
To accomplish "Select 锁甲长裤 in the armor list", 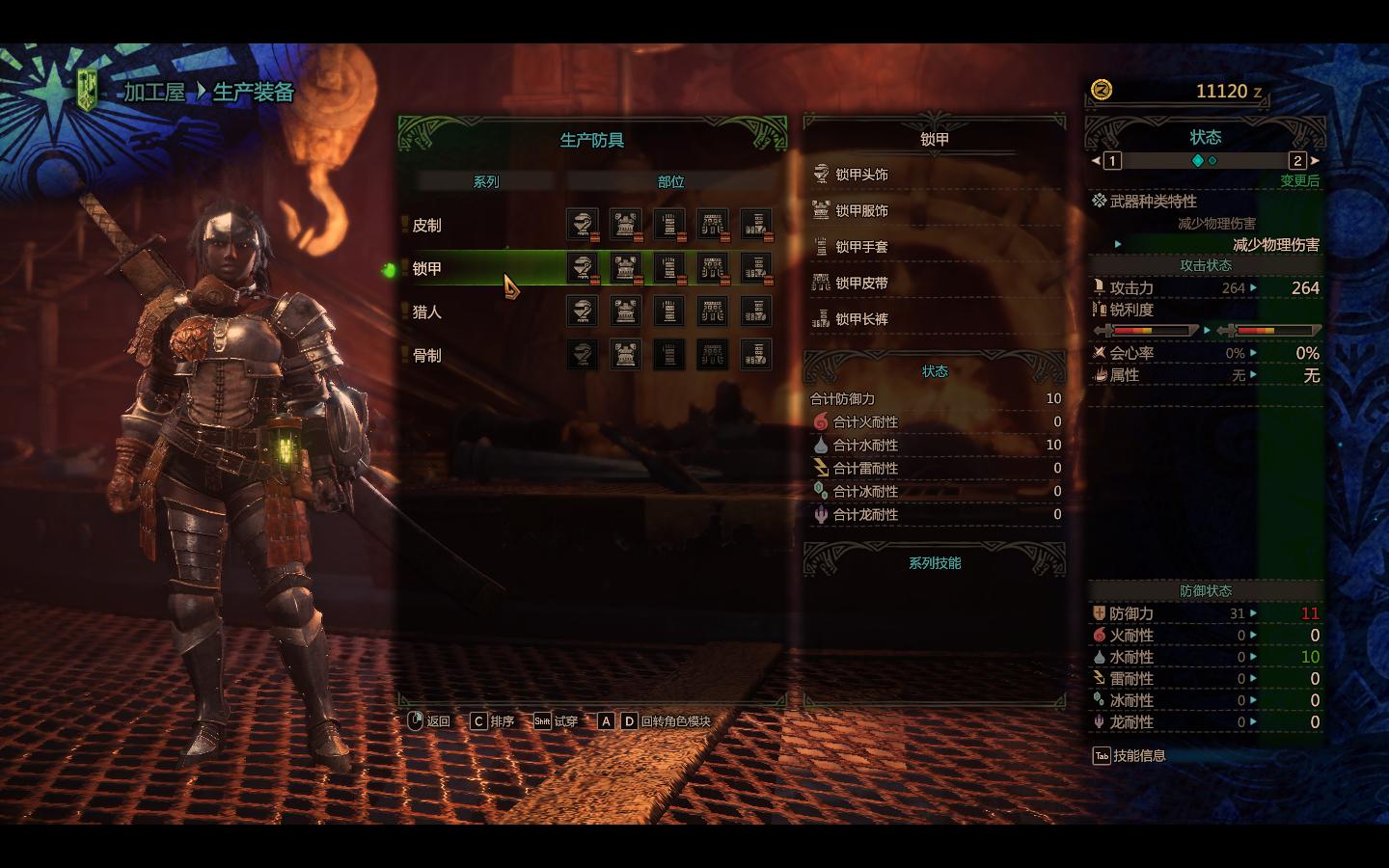I will pos(861,319).
